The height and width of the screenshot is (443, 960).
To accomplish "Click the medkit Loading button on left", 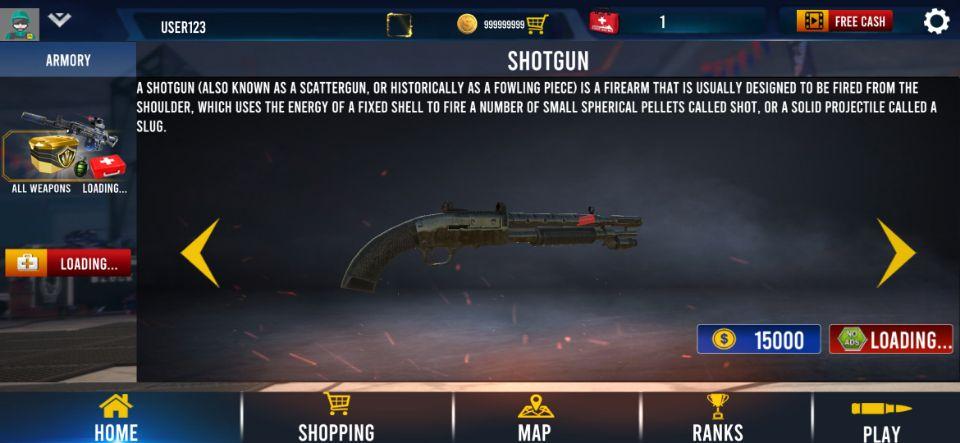I will 68,264.
